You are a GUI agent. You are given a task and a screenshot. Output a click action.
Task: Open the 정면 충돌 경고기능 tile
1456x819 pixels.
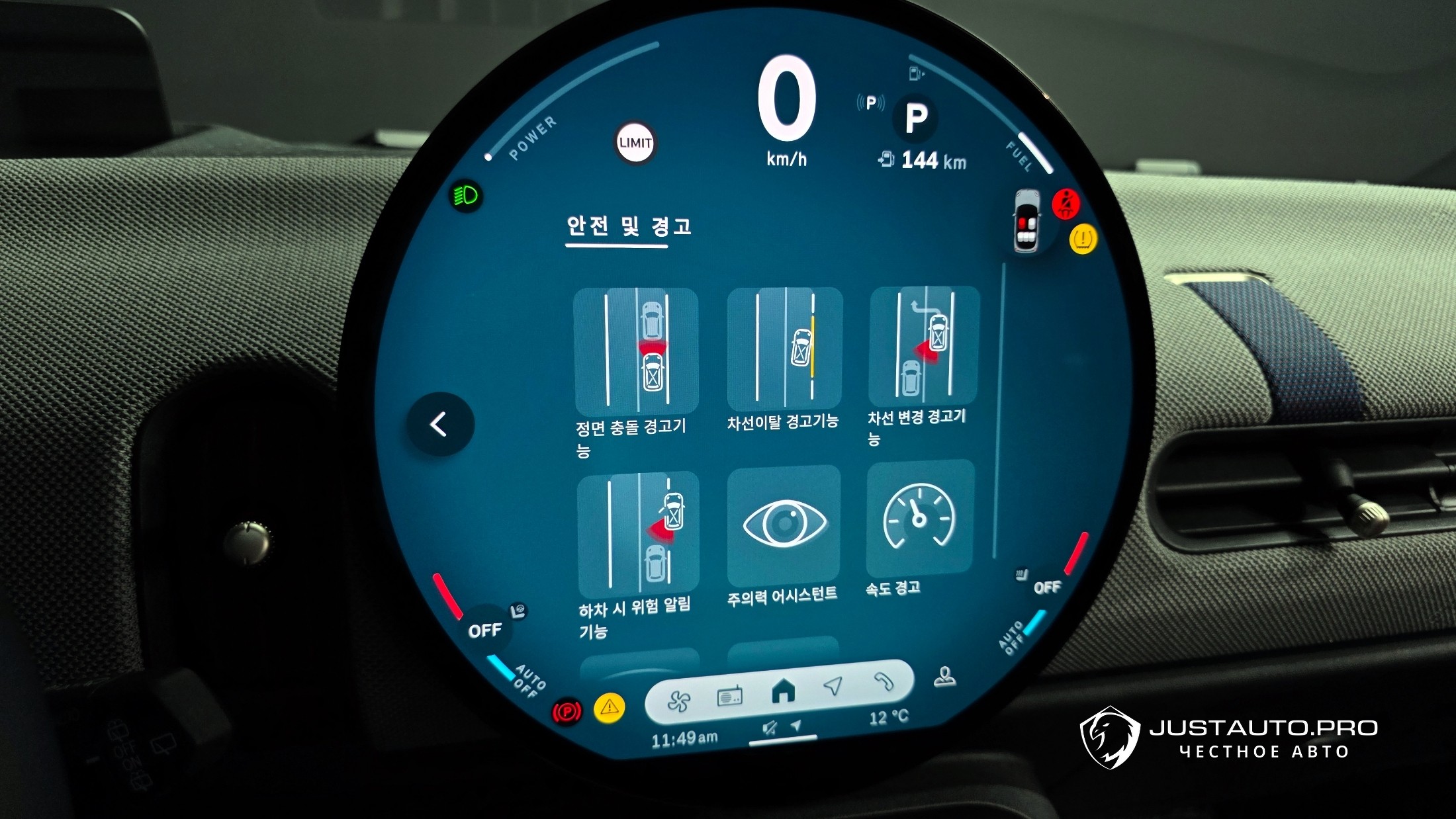636,350
